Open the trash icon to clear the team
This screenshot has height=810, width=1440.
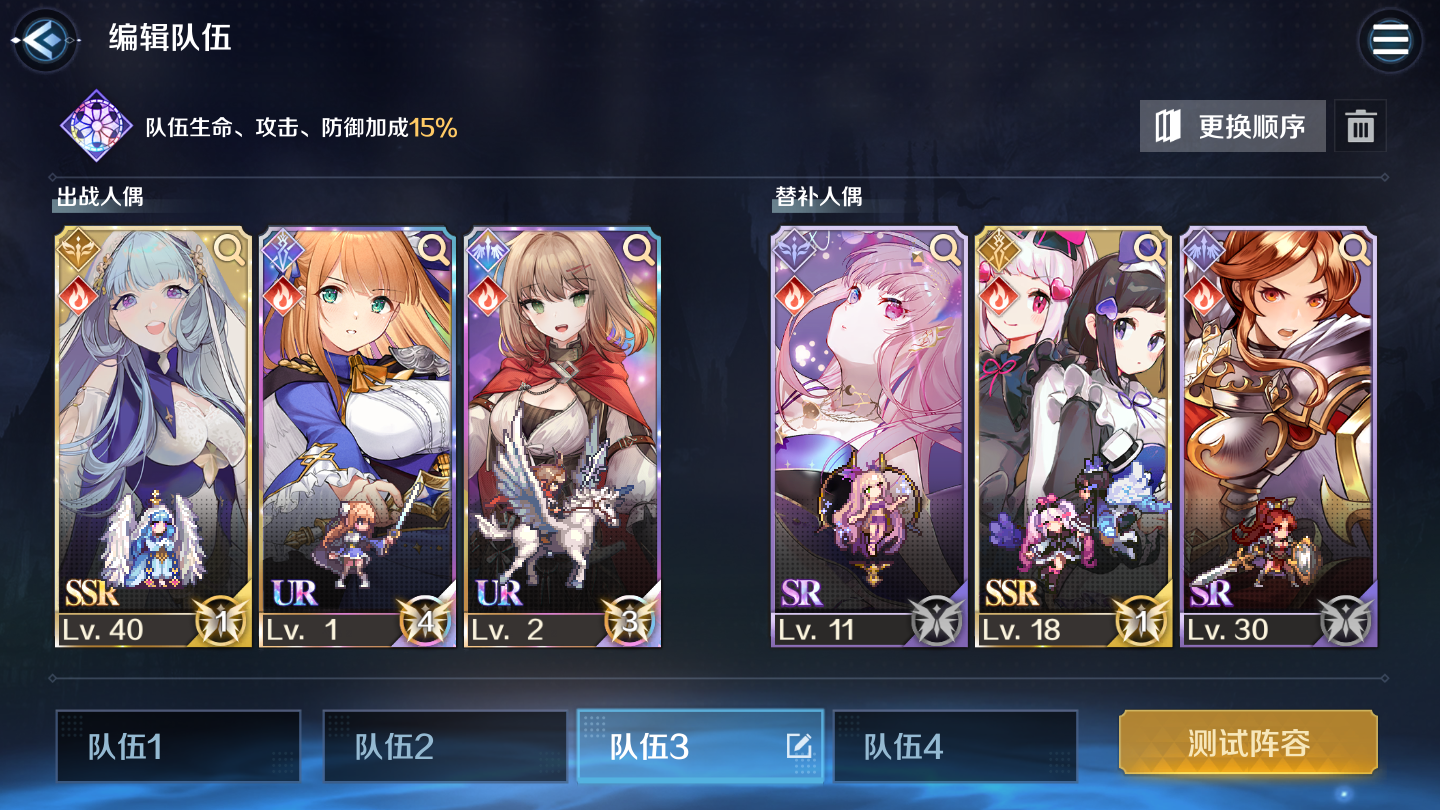1360,125
